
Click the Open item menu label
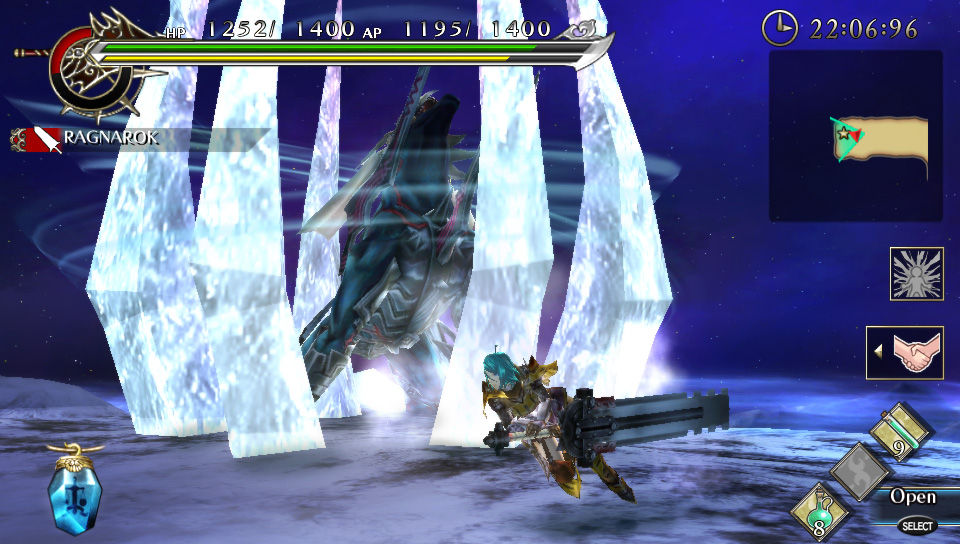click(x=913, y=497)
